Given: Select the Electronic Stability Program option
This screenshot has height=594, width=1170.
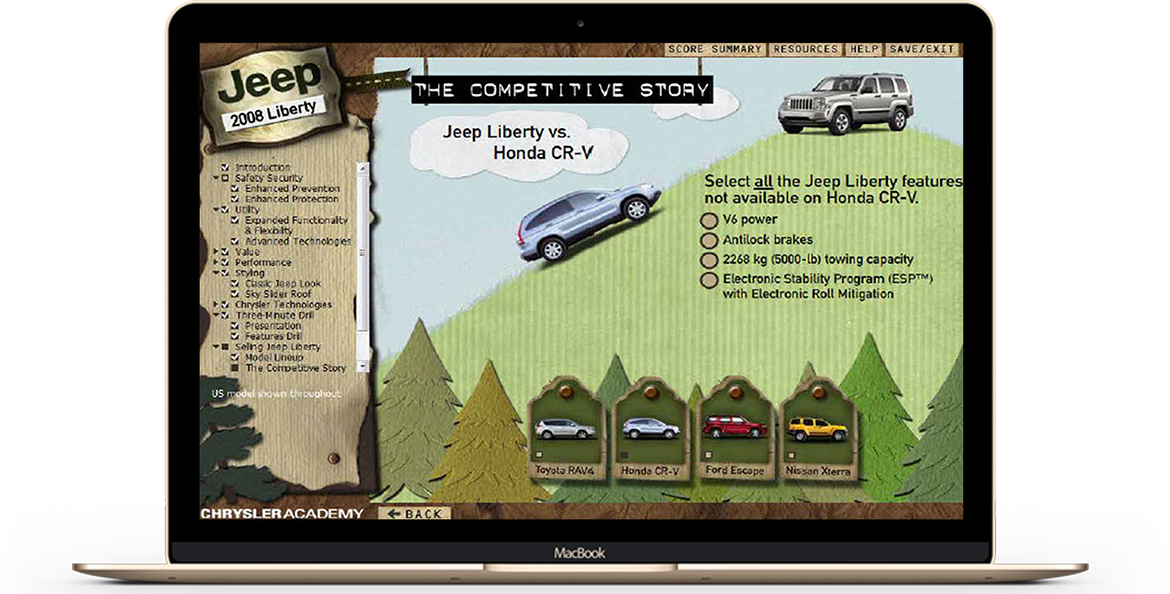Looking at the screenshot, I should [x=709, y=280].
